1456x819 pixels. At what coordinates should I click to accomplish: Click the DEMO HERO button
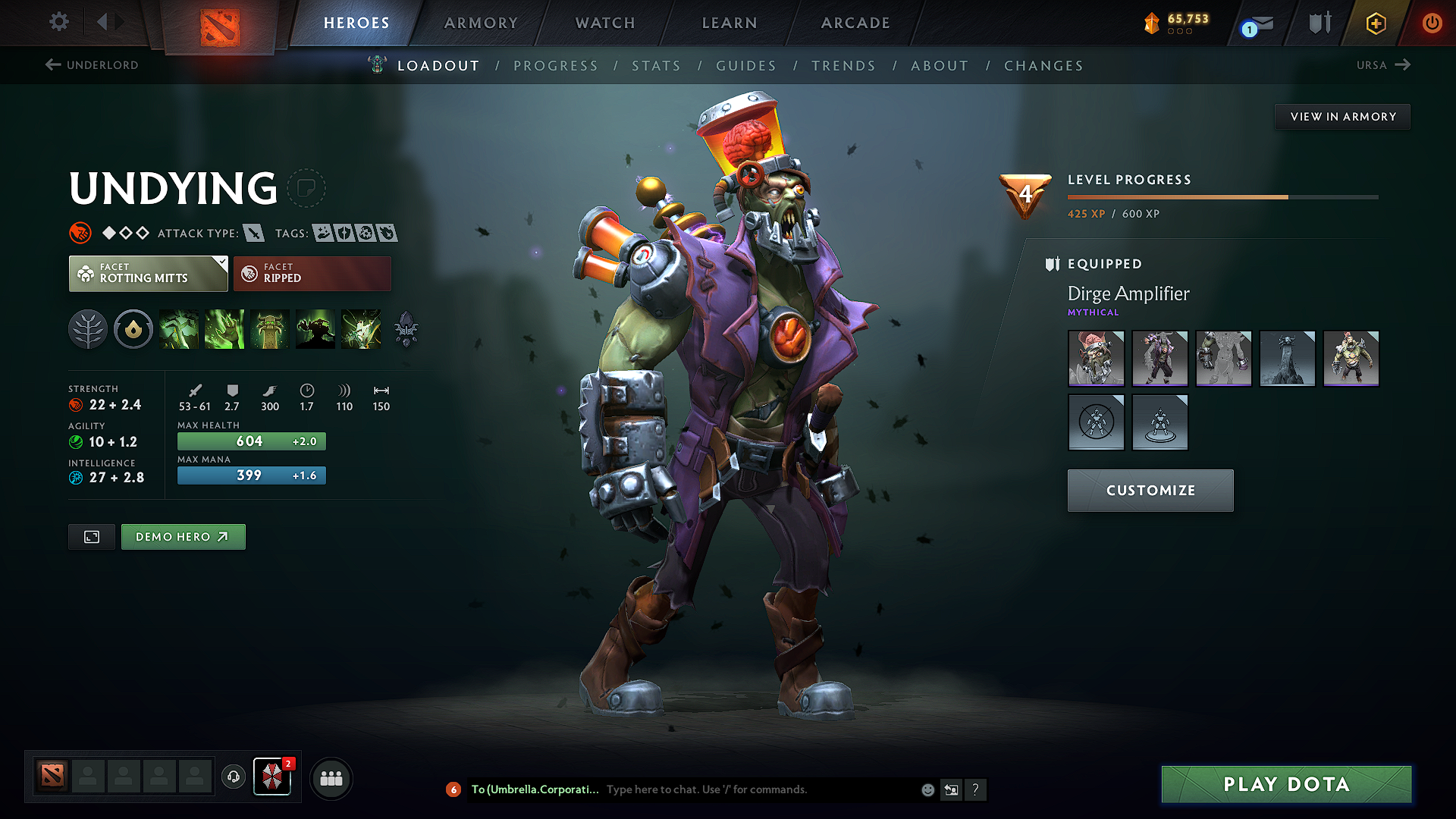[x=183, y=536]
